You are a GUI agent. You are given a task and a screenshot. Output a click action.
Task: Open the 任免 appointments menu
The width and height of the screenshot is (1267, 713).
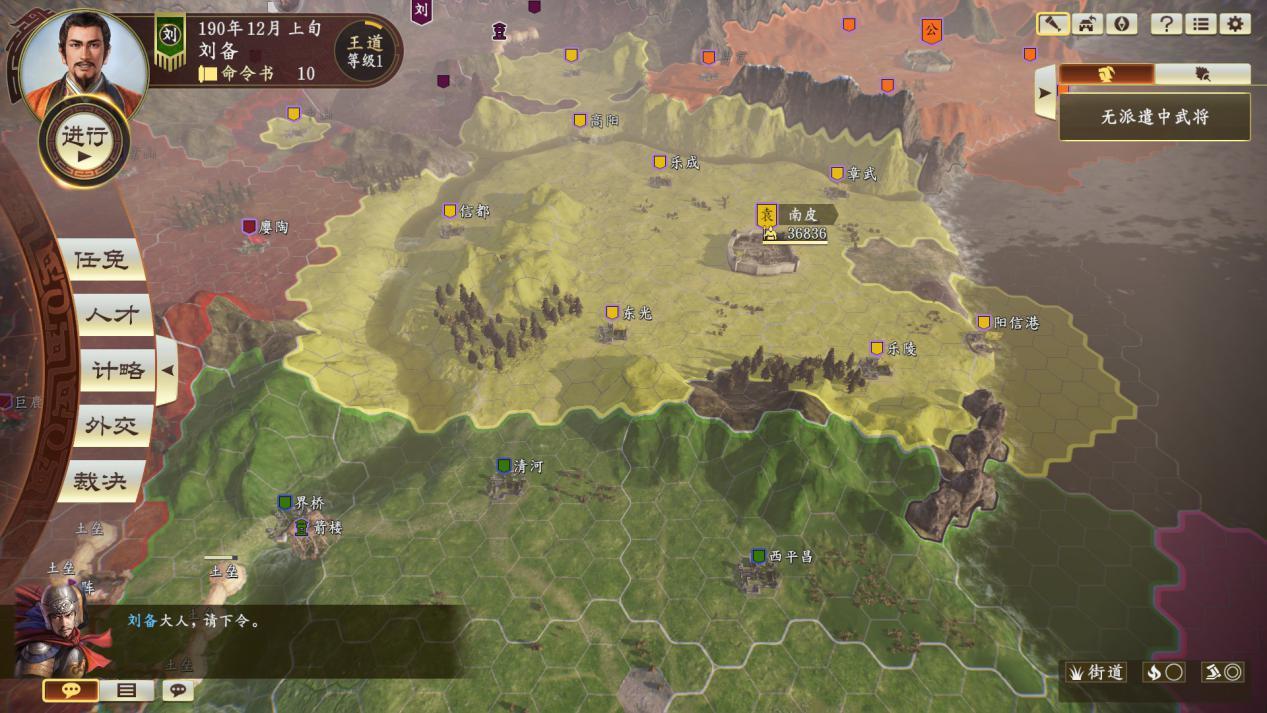[x=101, y=260]
